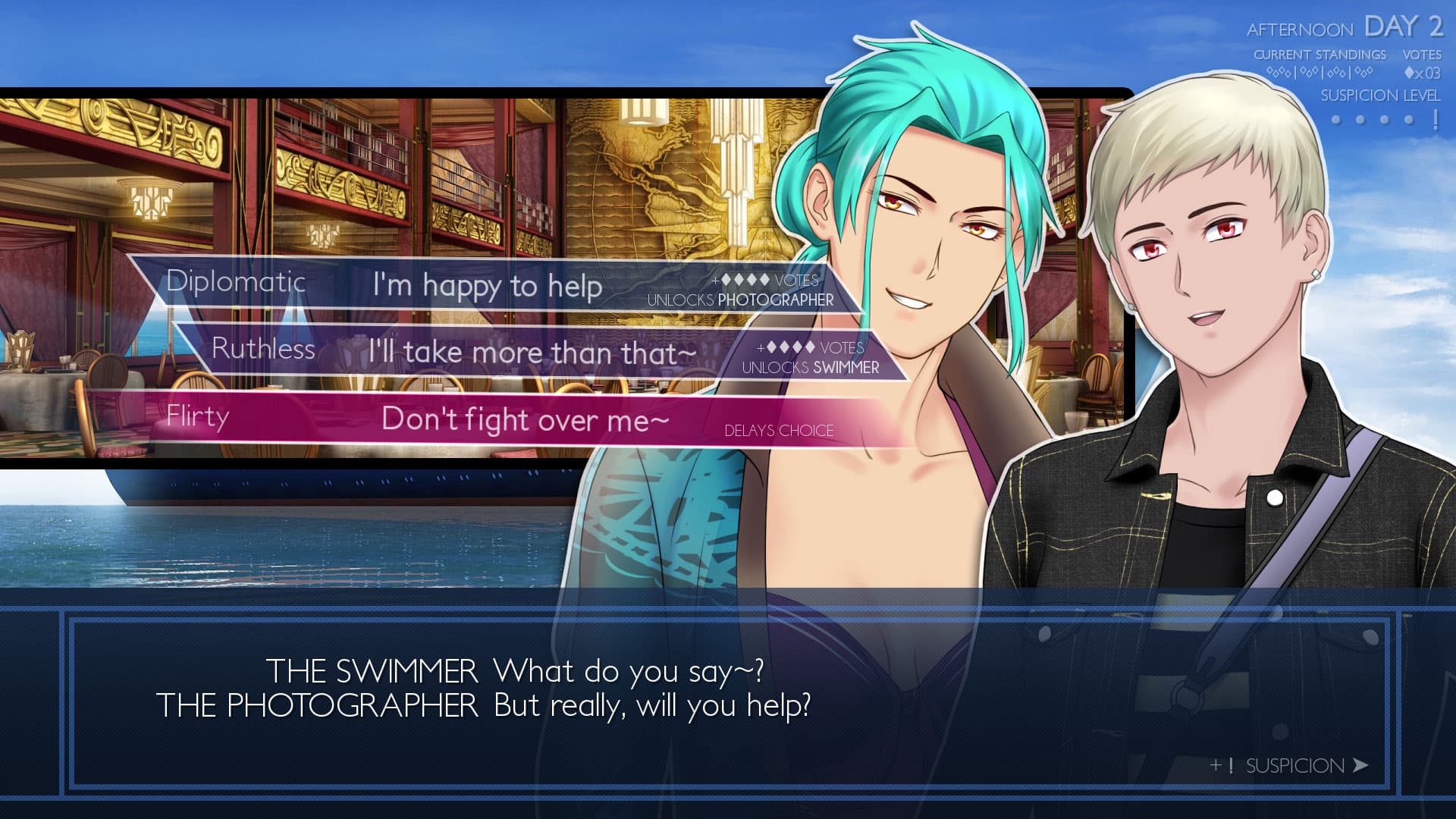Viewport: 1456px width, 819px height.
Task: Click the AFTERNOON time-of-day label
Action: [1299, 30]
